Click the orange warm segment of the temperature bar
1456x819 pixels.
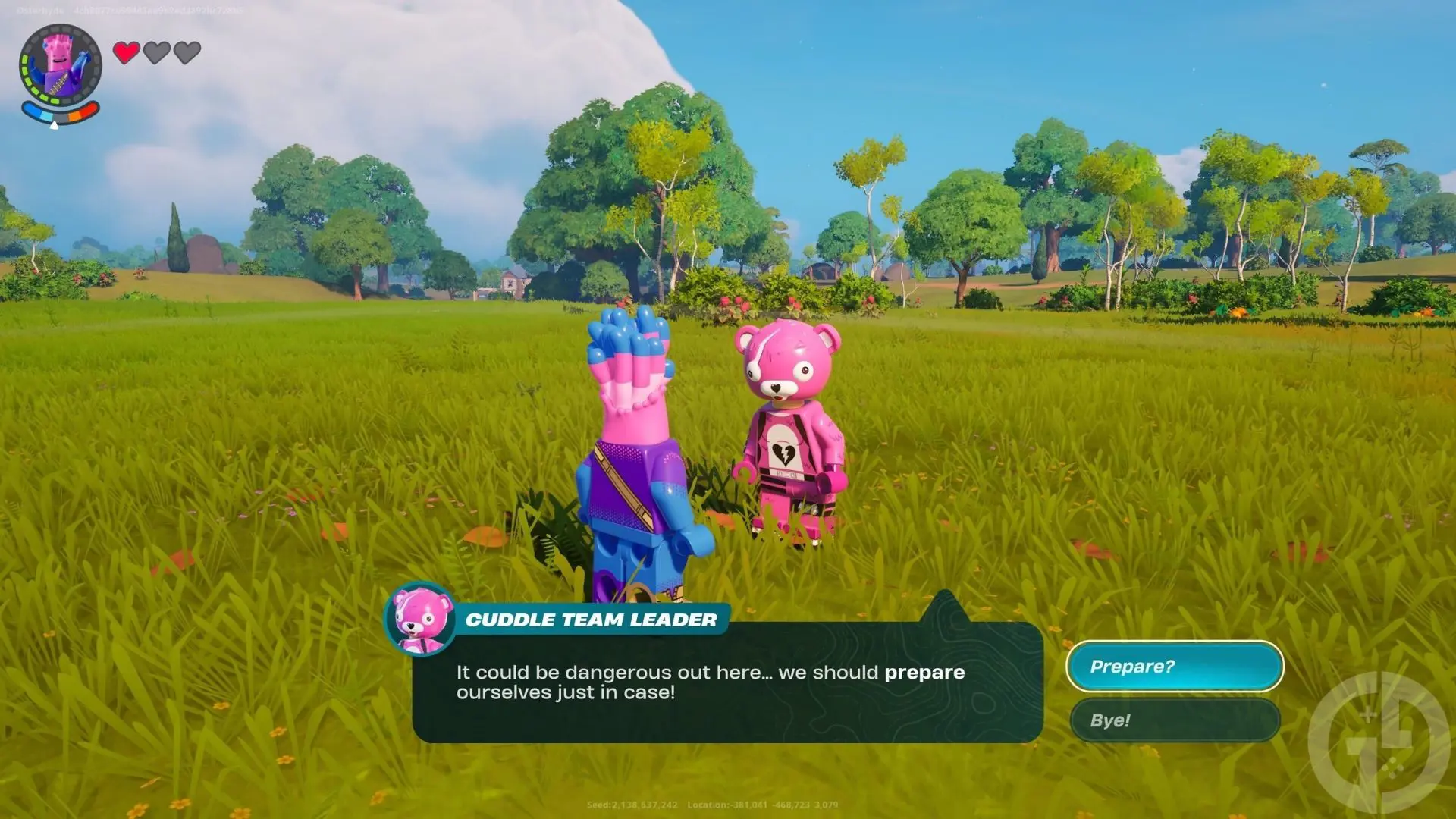[x=75, y=118]
